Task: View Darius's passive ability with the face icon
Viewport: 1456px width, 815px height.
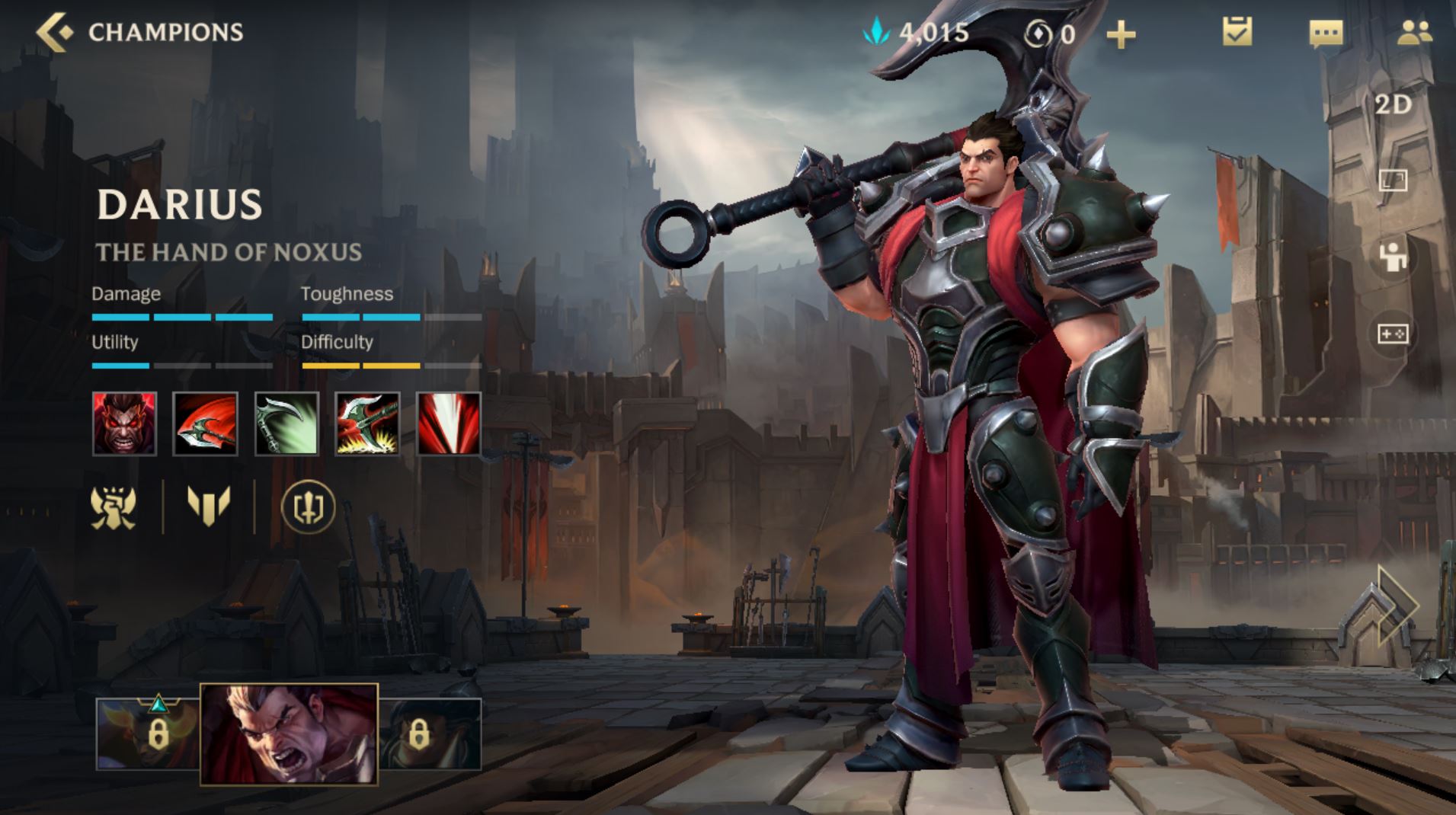Action: click(124, 423)
